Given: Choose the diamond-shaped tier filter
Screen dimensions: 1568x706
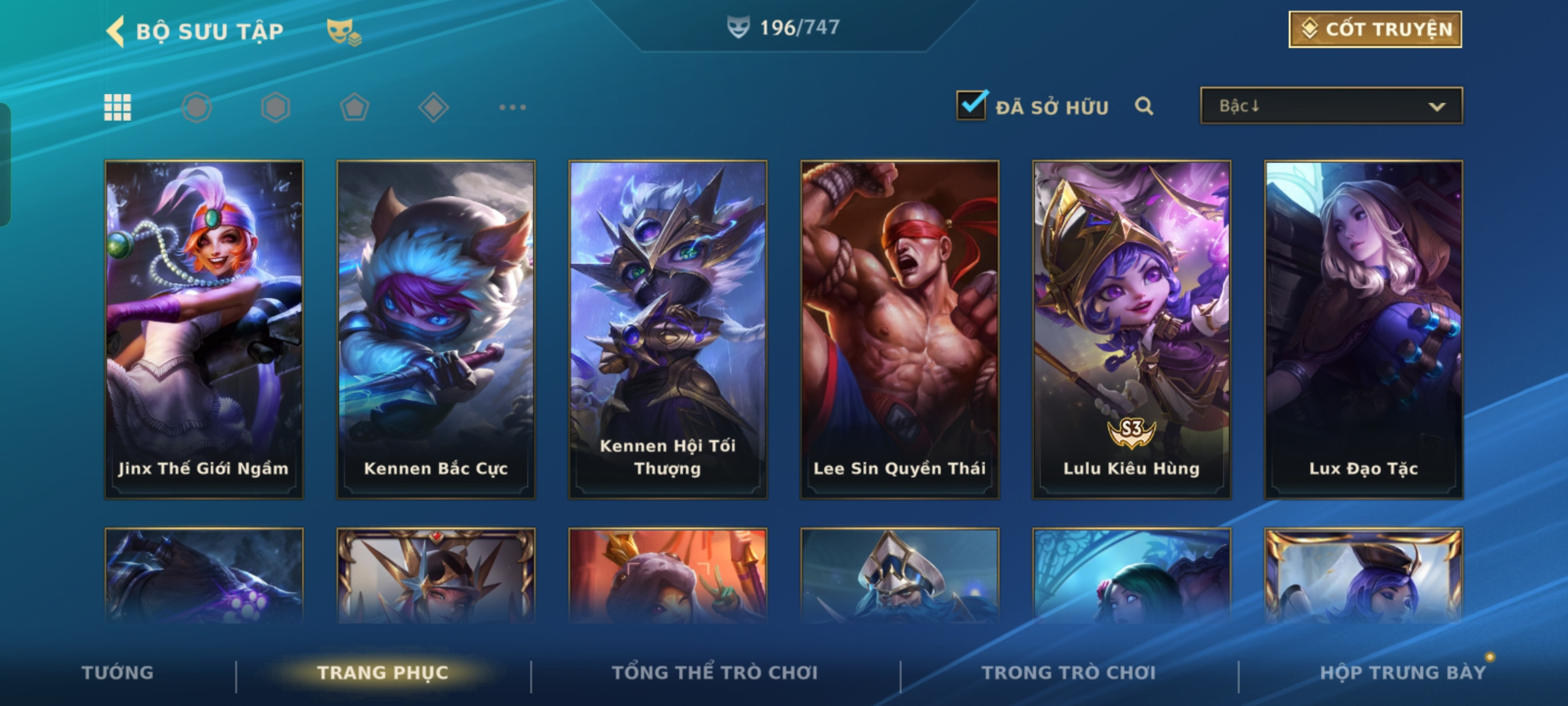Looking at the screenshot, I should [x=433, y=107].
